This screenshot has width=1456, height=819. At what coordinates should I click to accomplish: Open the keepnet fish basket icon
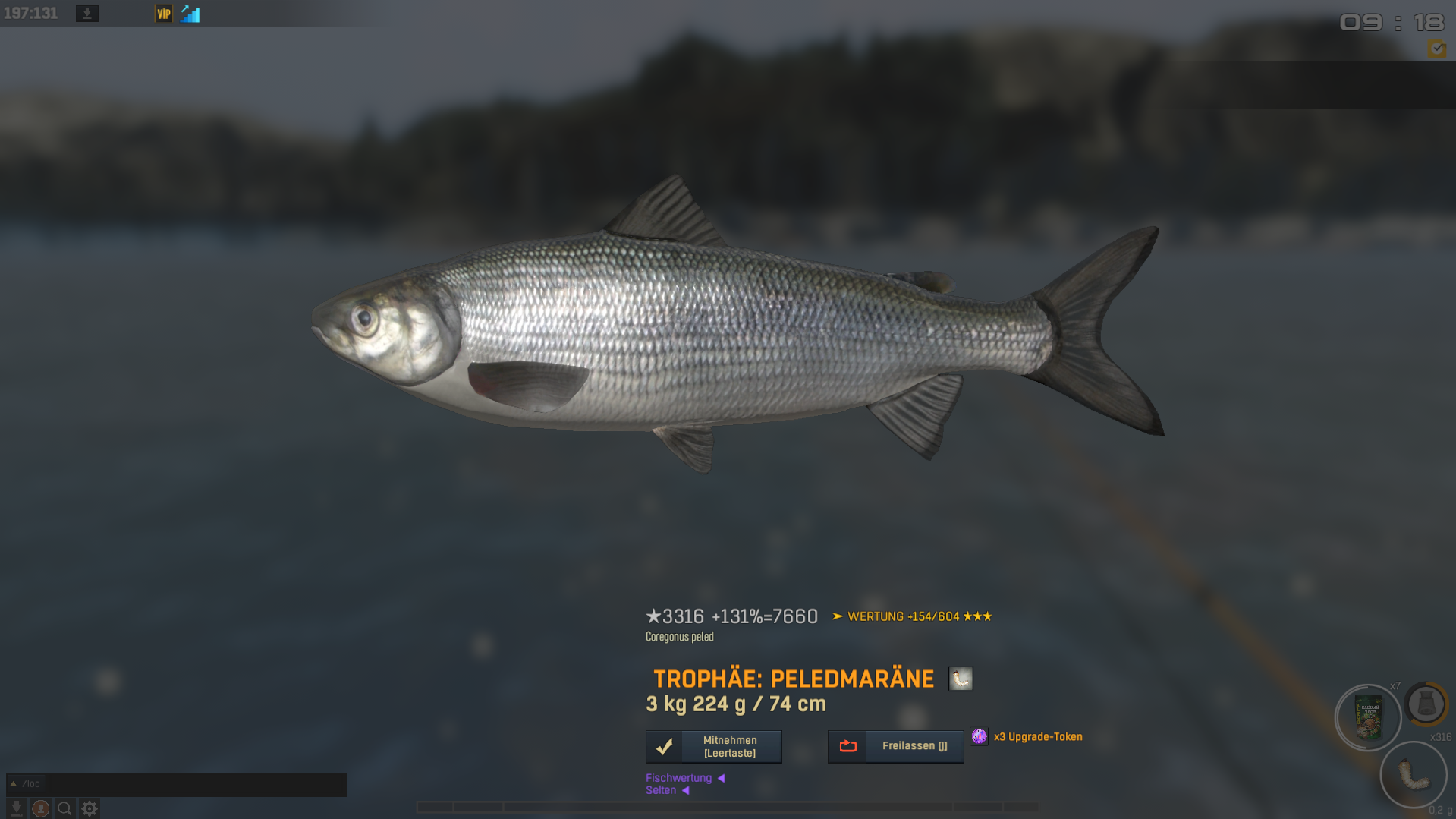tap(1426, 704)
